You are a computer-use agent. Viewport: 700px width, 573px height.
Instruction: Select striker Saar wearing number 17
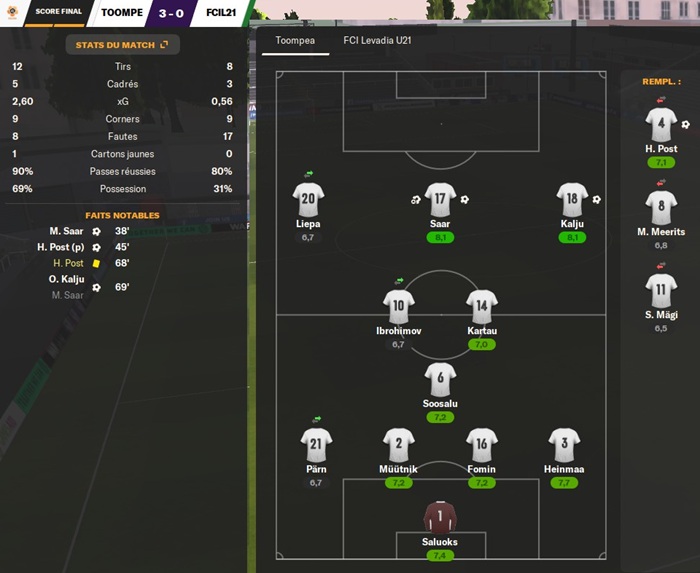[440, 200]
